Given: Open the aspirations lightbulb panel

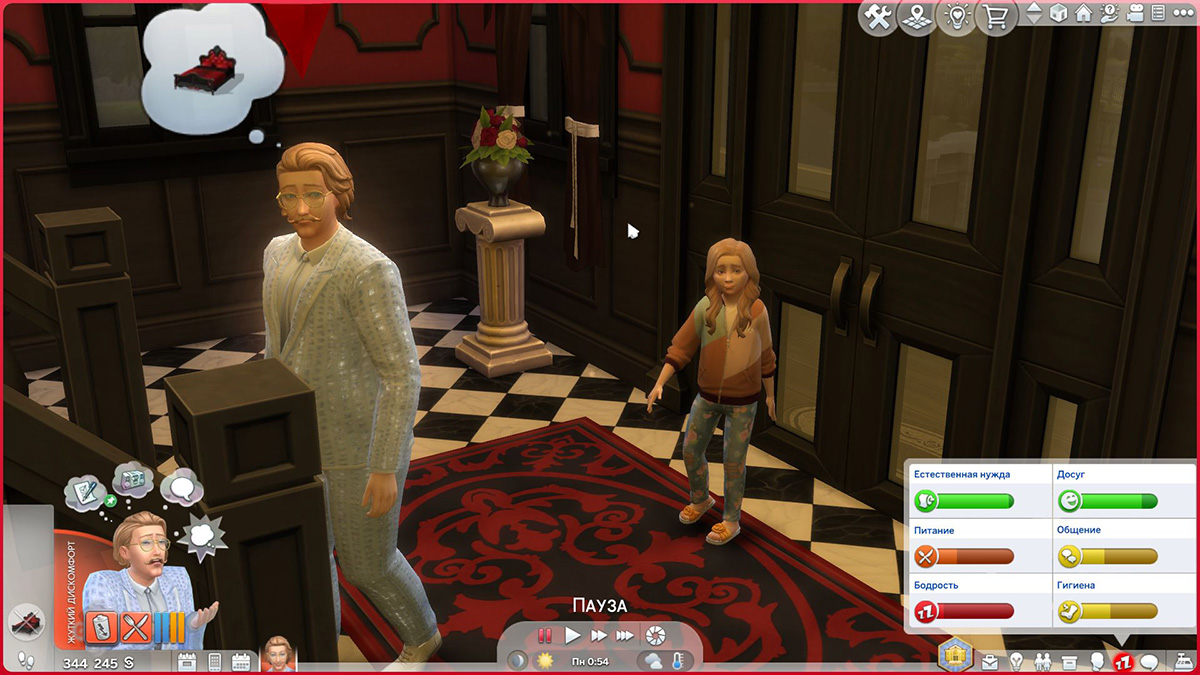Looking at the screenshot, I should [x=1017, y=662].
